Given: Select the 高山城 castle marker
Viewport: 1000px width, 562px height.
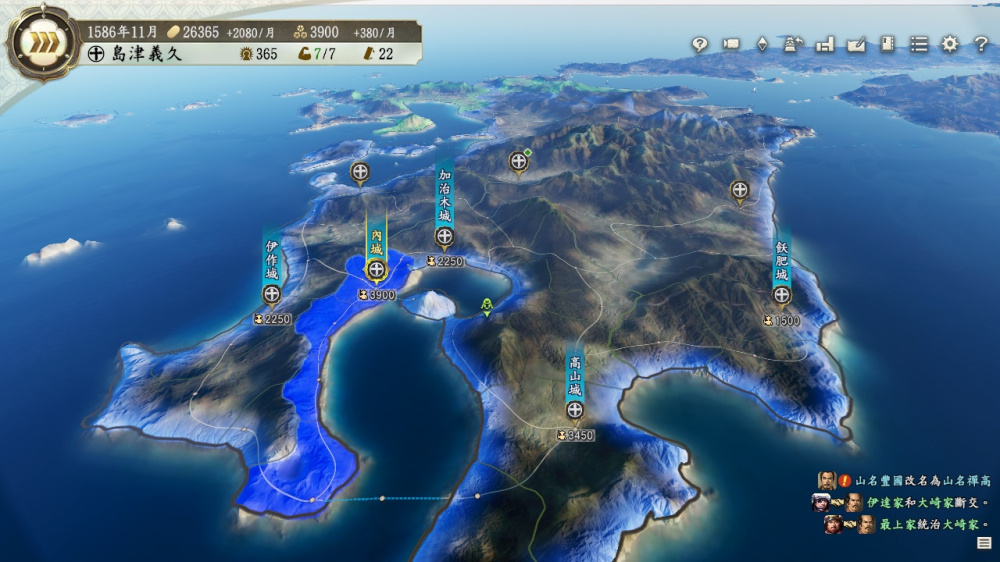Looking at the screenshot, I should pyautogui.click(x=575, y=410).
